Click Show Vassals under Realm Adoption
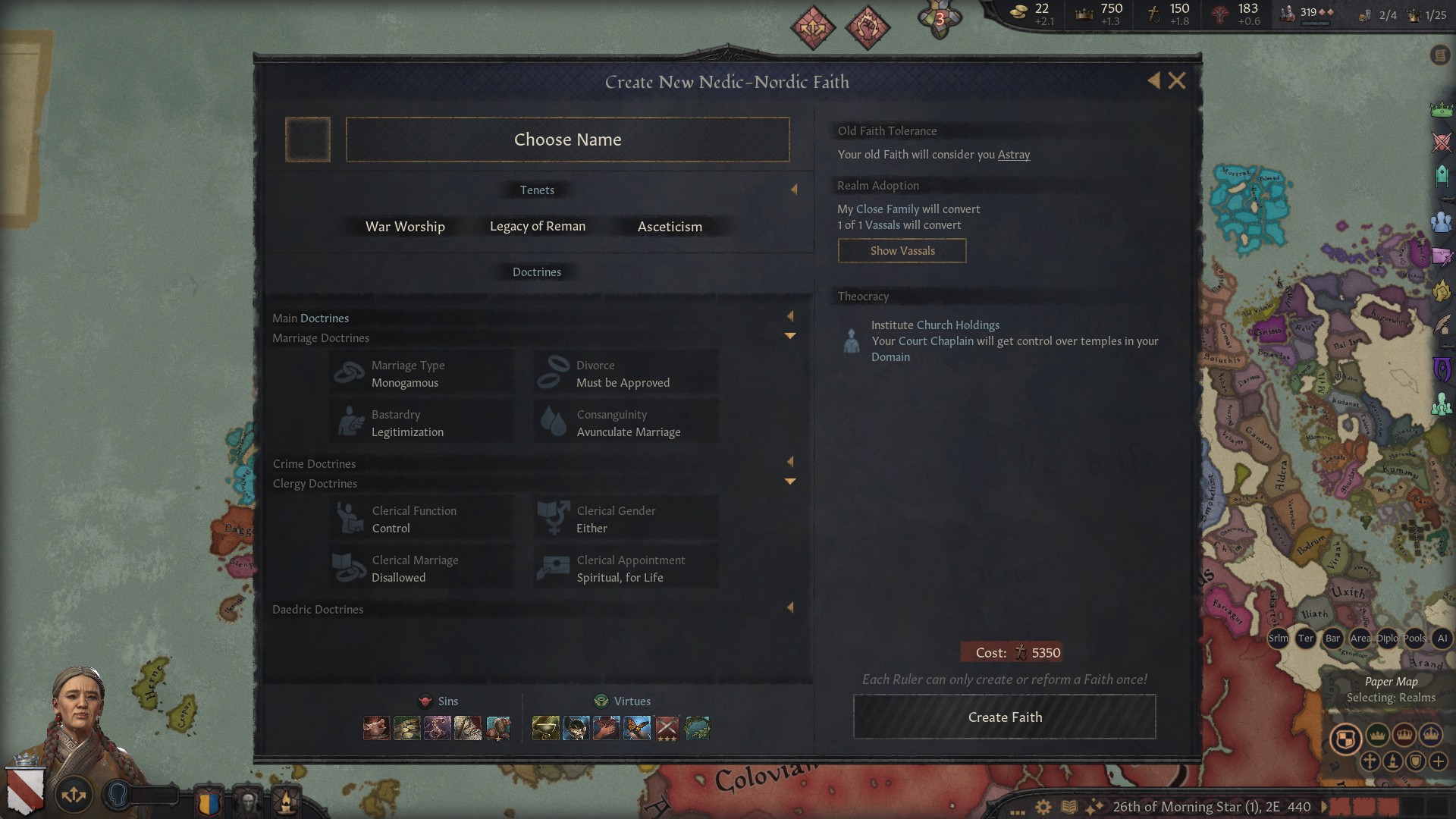The width and height of the screenshot is (1456, 819). [902, 250]
